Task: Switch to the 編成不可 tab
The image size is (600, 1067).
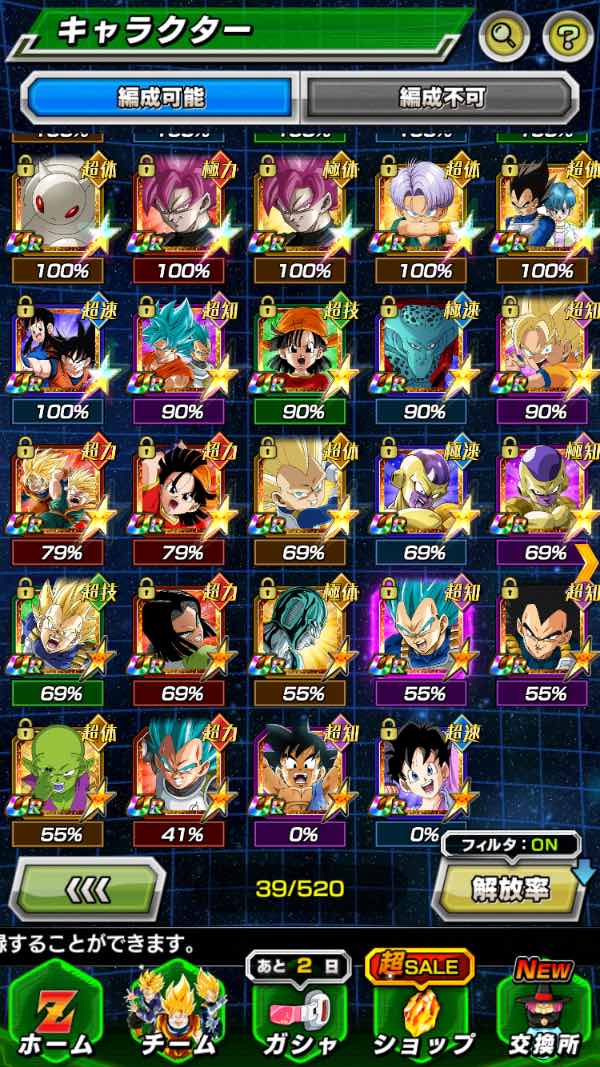Action: tap(441, 97)
